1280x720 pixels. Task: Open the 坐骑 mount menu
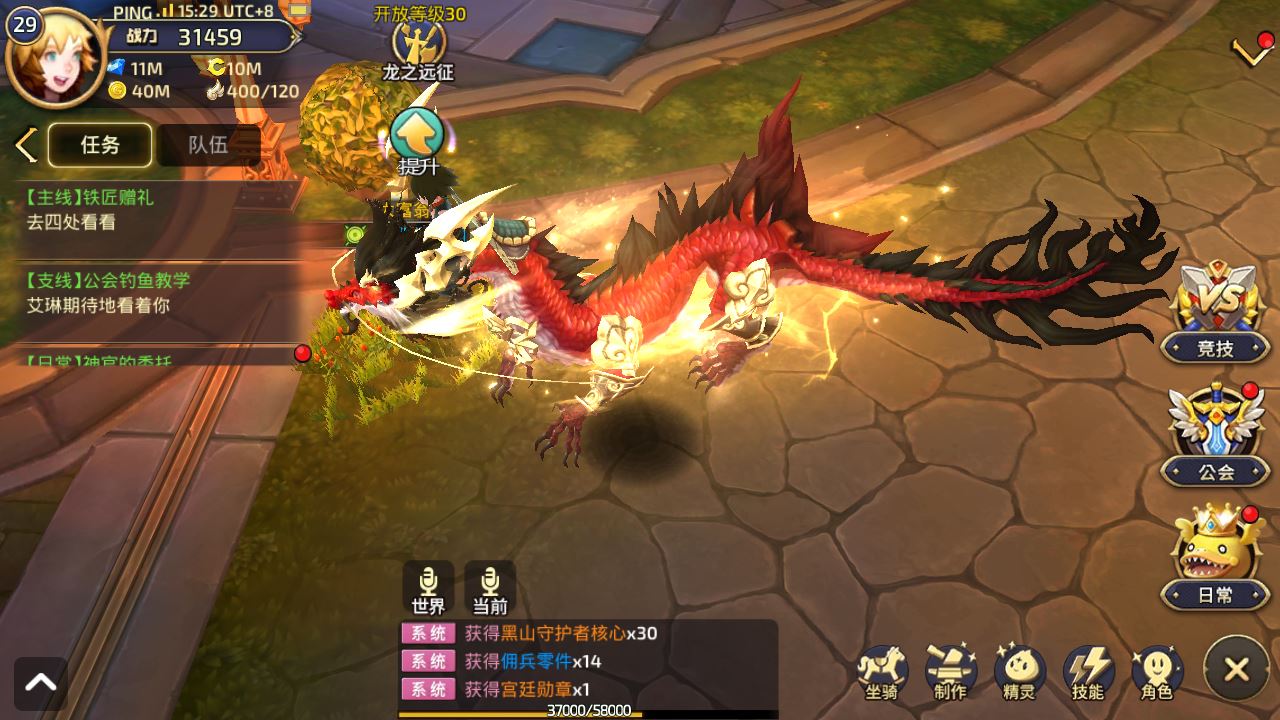tap(882, 670)
